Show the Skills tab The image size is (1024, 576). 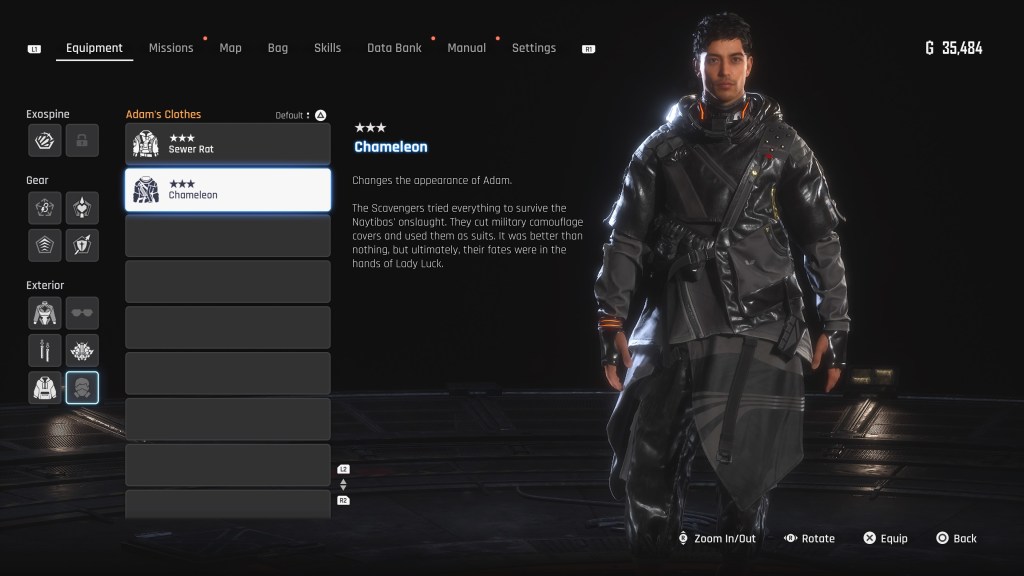327,48
